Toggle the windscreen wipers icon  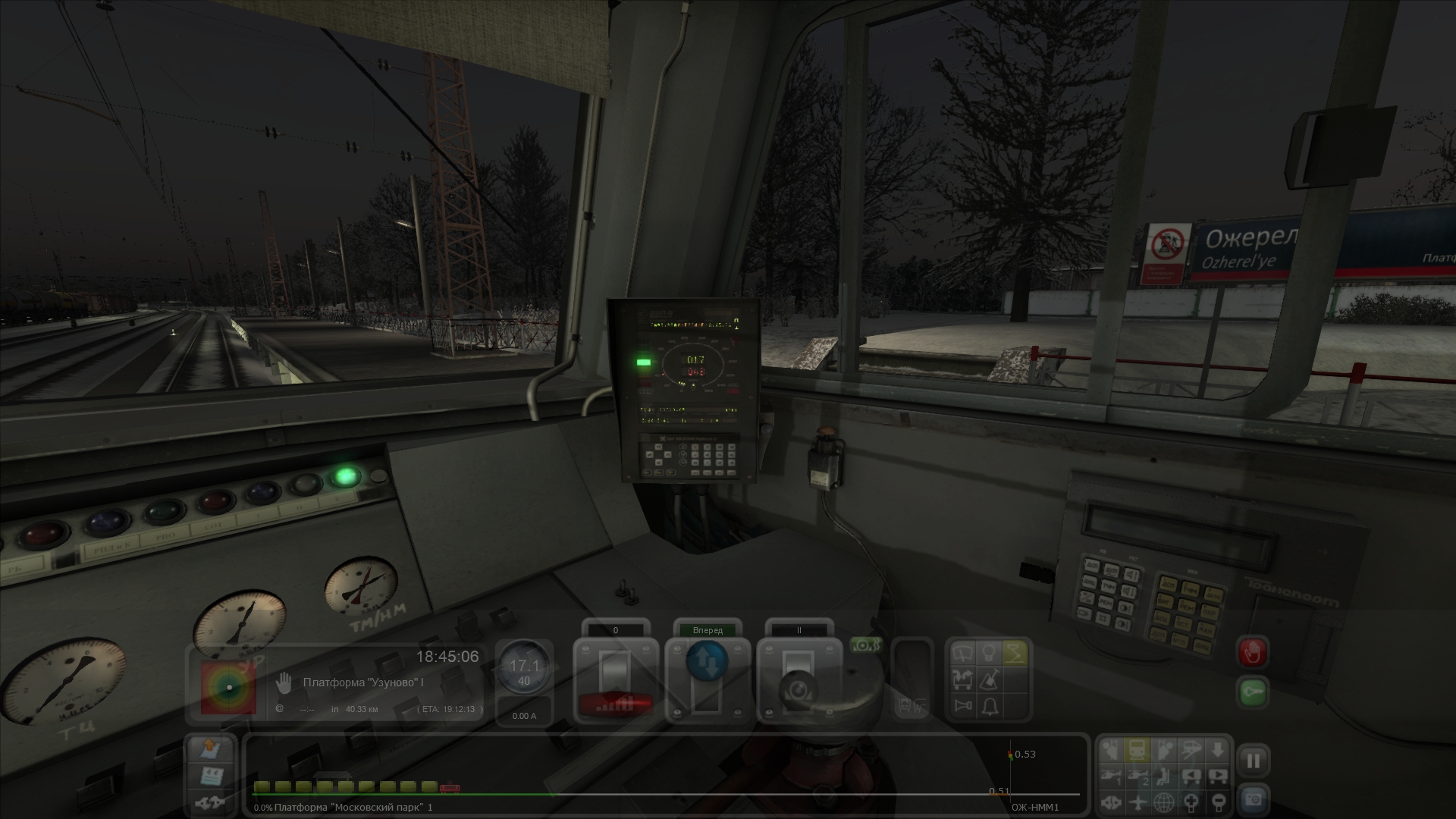coord(963,653)
